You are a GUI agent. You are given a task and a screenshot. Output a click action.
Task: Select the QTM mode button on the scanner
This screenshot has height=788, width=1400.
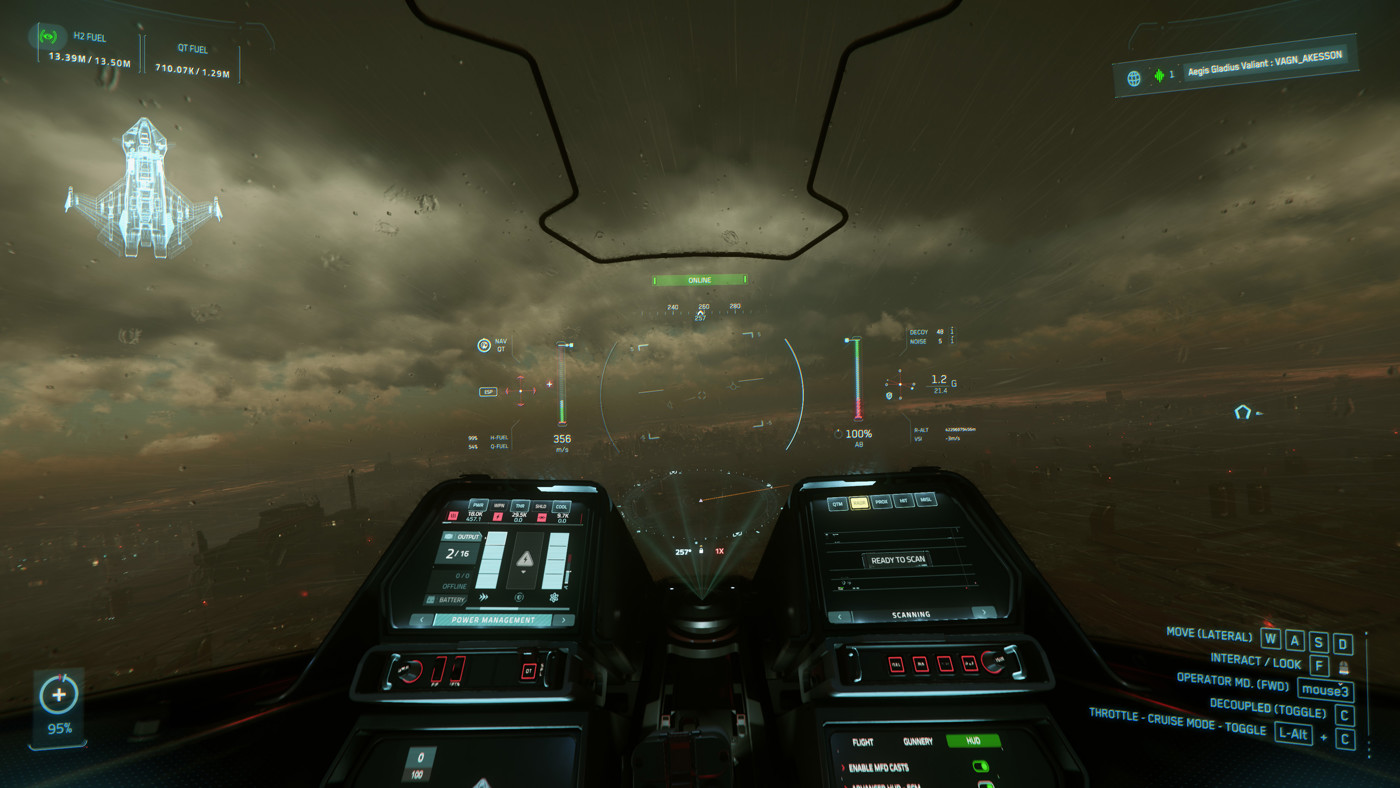click(x=837, y=504)
